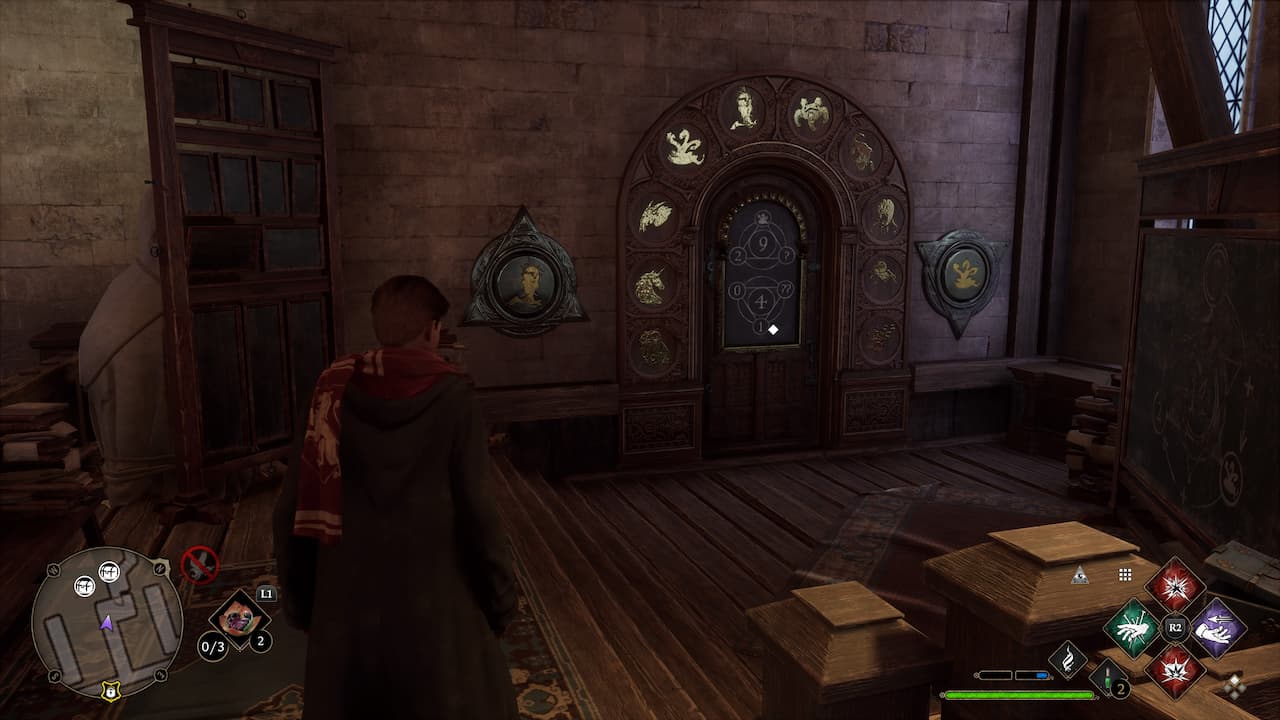This screenshot has width=1280, height=720.
Task: Click the '?' dial on the door puzzle panel
Action: coord(785,255)
